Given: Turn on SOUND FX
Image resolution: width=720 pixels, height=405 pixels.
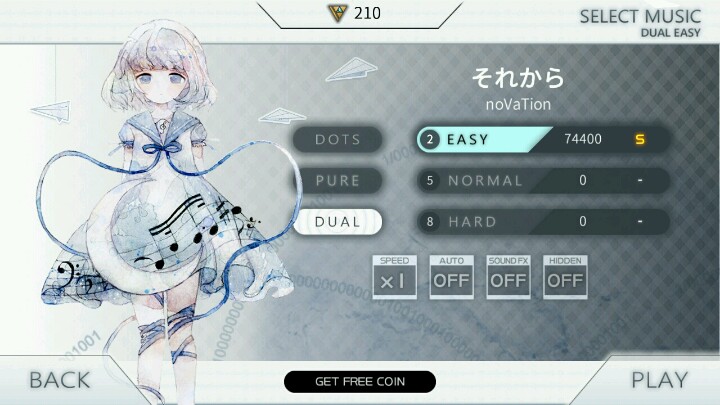Looking at the screenshot, I should coord(508,276).
